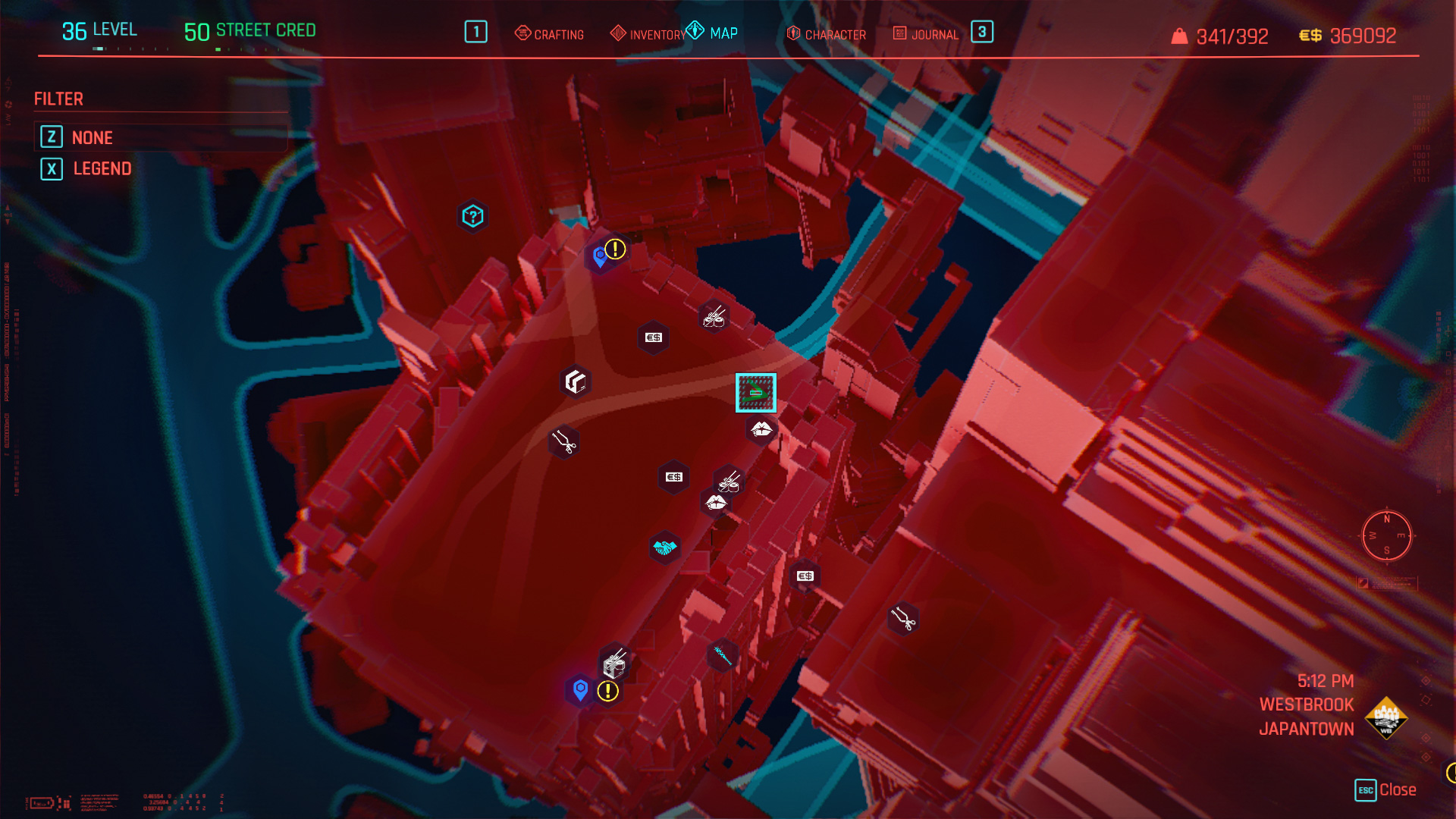Click the cyan handshake marker
The height and width of the screenshot is (819, 1456).
click(x=664, y=548)
